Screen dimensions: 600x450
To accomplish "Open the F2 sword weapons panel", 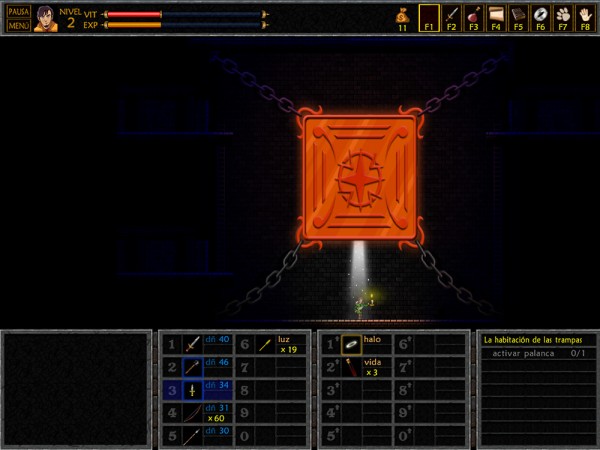I will [451, 17].
